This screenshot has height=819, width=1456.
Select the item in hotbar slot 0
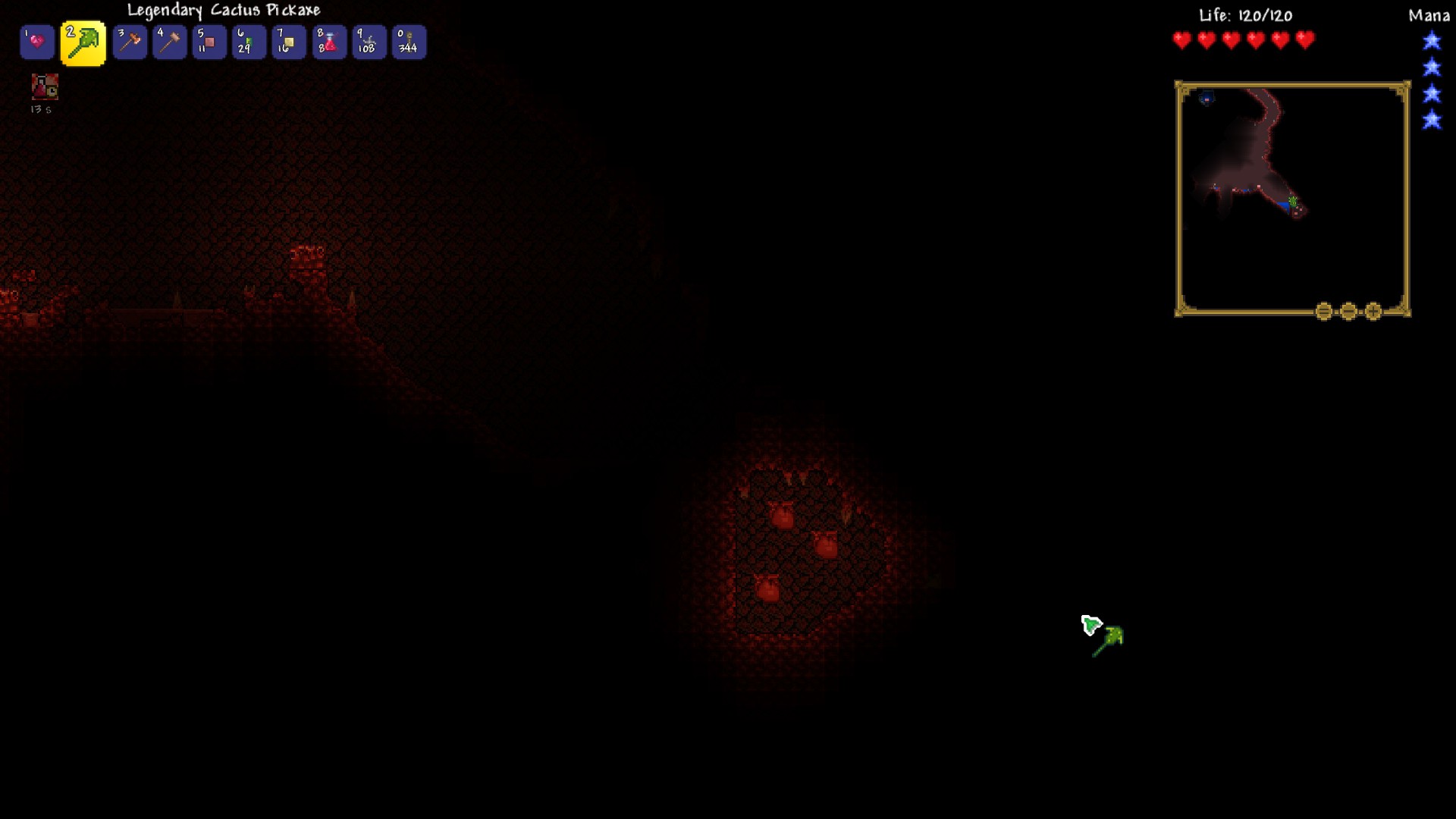pyautogui.click(x=408, y=42)
